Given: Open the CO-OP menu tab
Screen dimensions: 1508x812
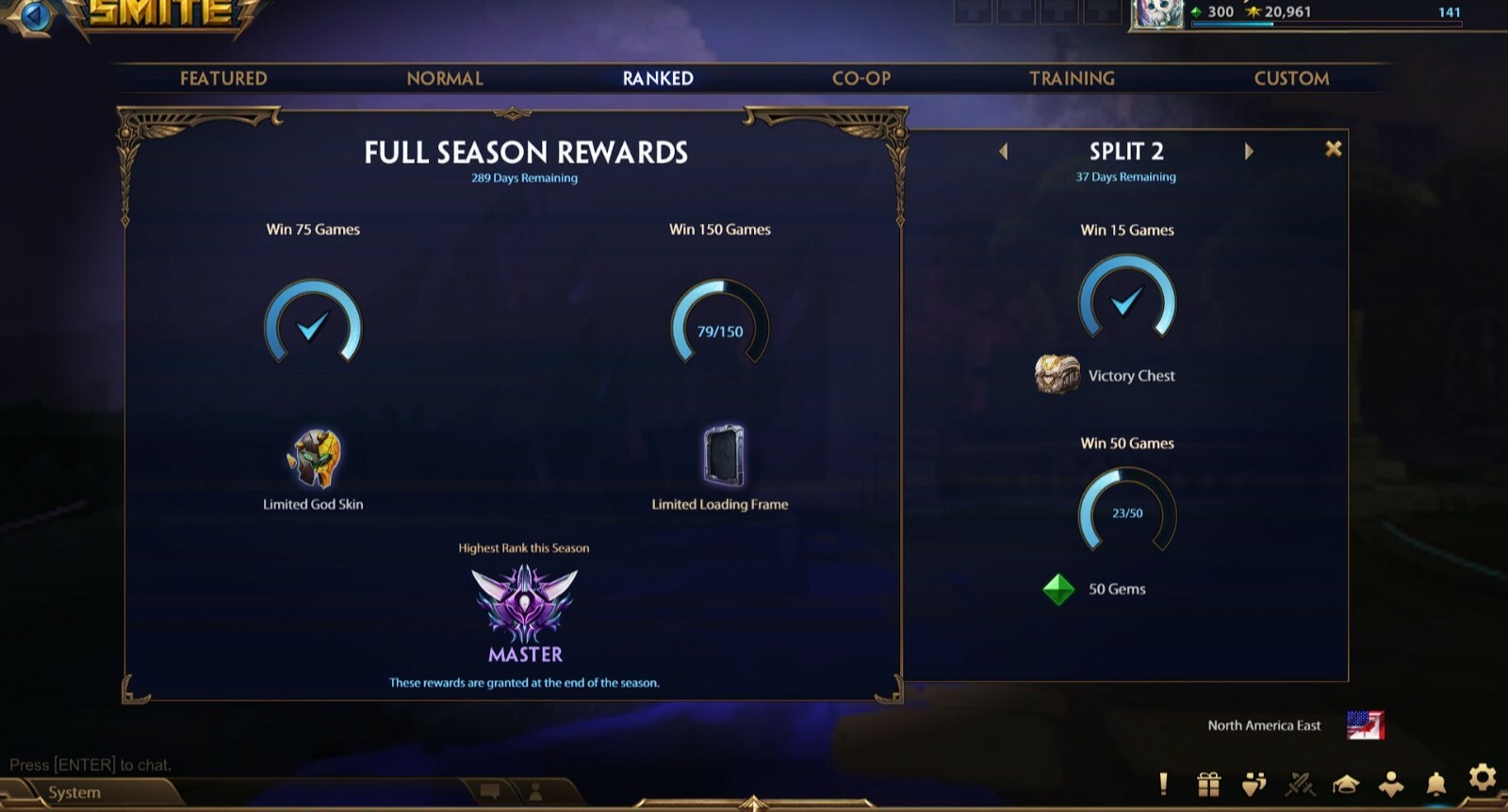Looking at the screenshot, I should click(x=861, y=78).
